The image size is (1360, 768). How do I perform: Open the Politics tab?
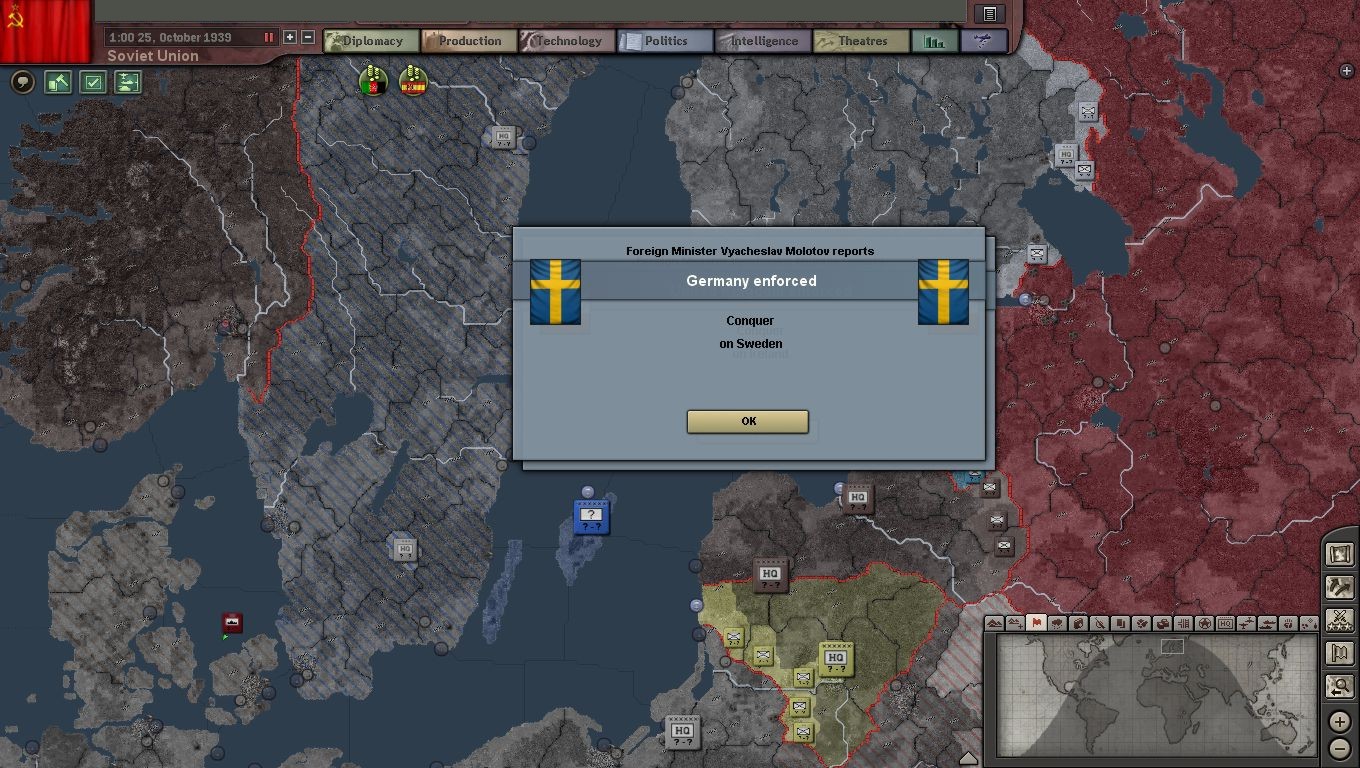pos(665,41)
